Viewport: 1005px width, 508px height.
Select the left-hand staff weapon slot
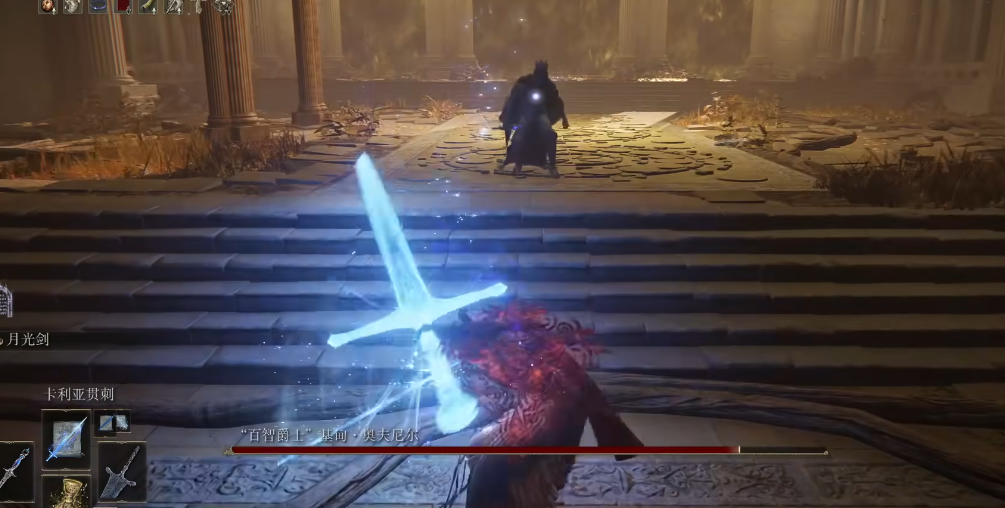point(14,472)
